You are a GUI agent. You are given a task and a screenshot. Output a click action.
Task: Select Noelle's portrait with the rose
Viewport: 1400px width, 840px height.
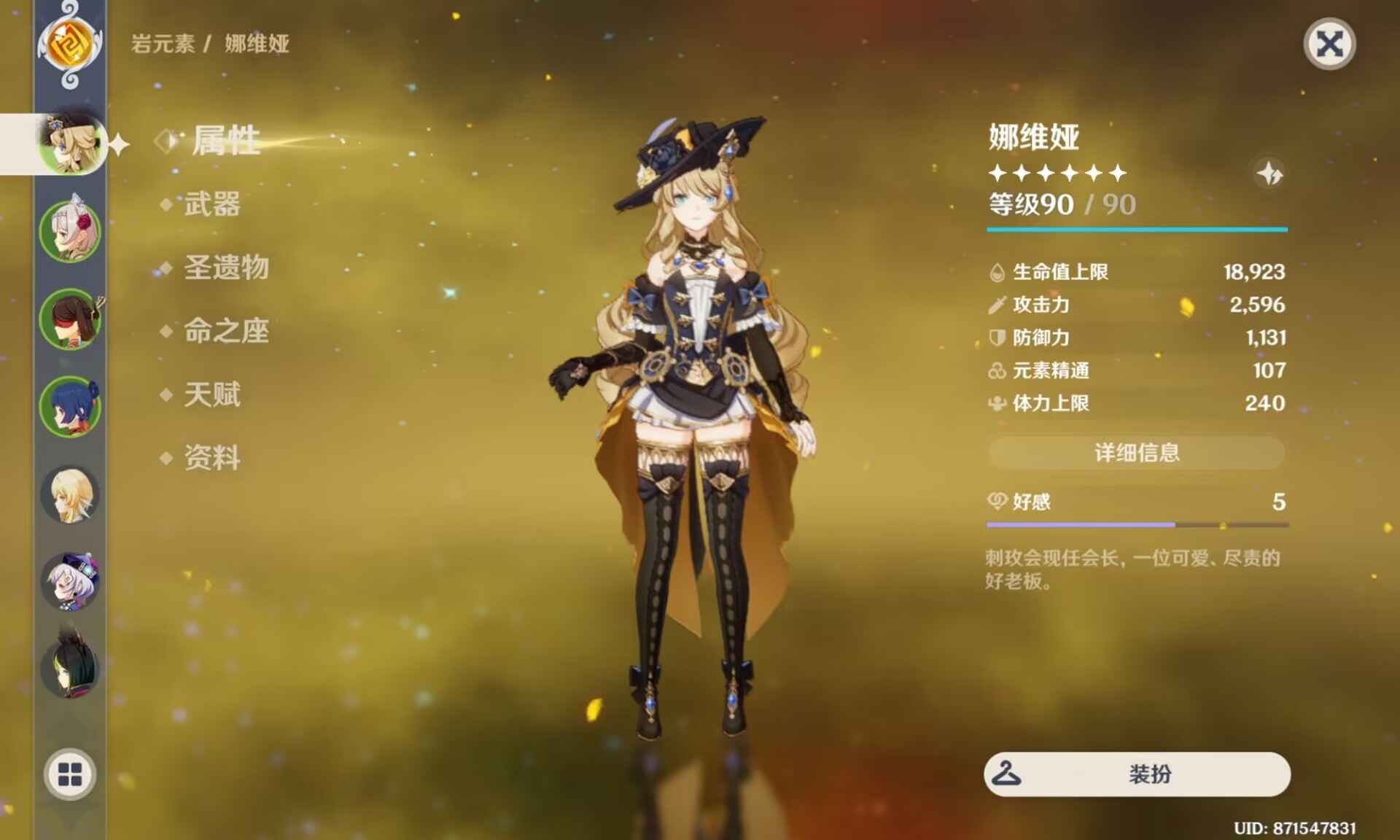(x=70, y=232)
